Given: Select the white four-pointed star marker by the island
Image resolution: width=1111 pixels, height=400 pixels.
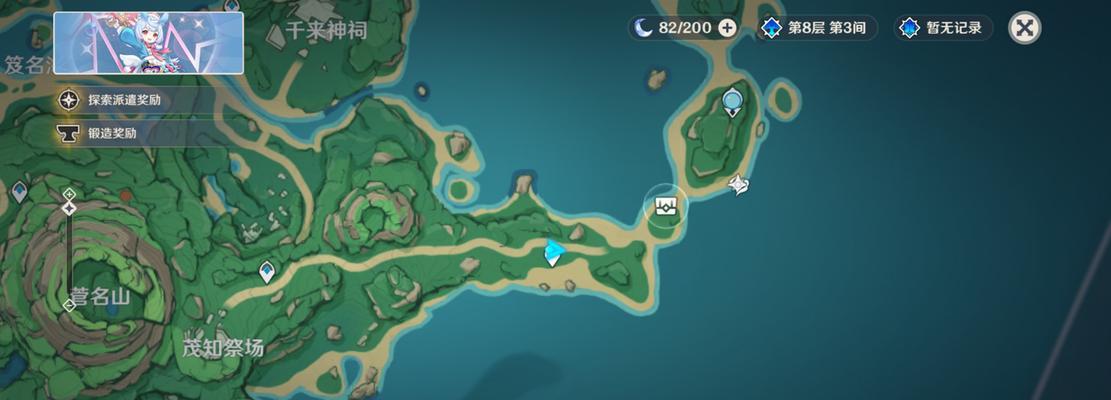Looking at the screenshot, I should (738, 184).
